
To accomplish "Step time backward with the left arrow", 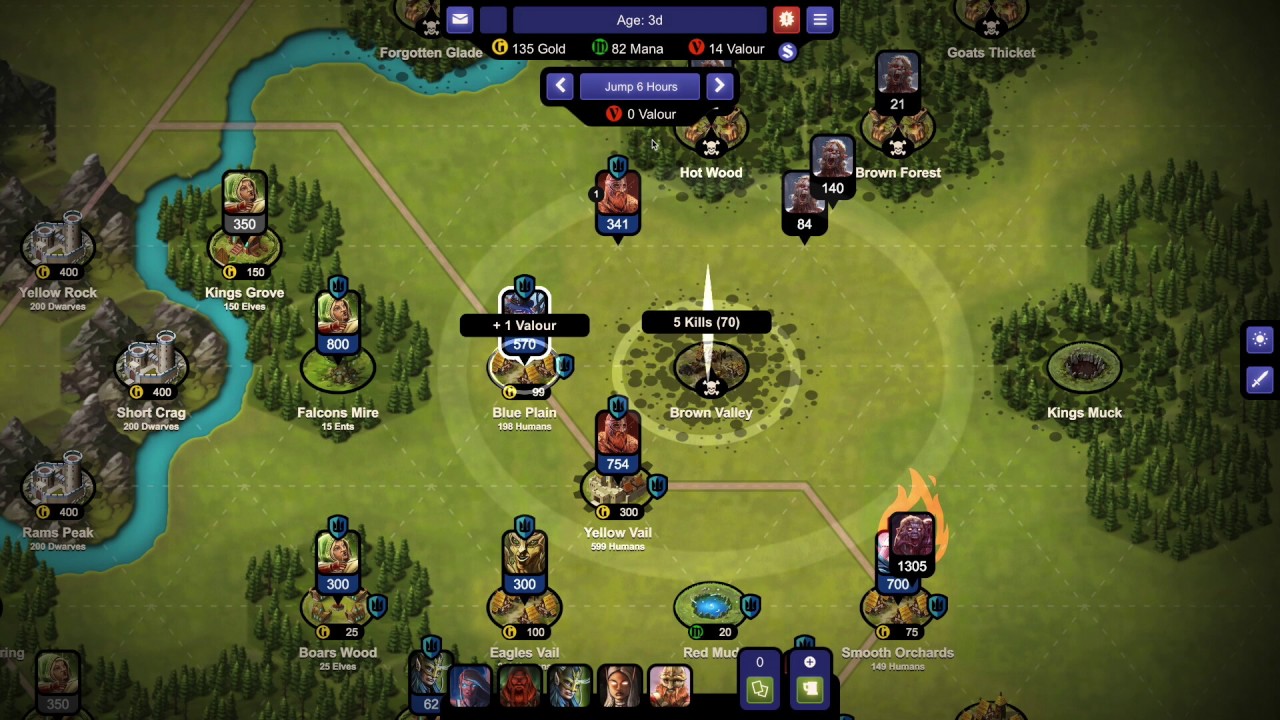I will (560, 86).
